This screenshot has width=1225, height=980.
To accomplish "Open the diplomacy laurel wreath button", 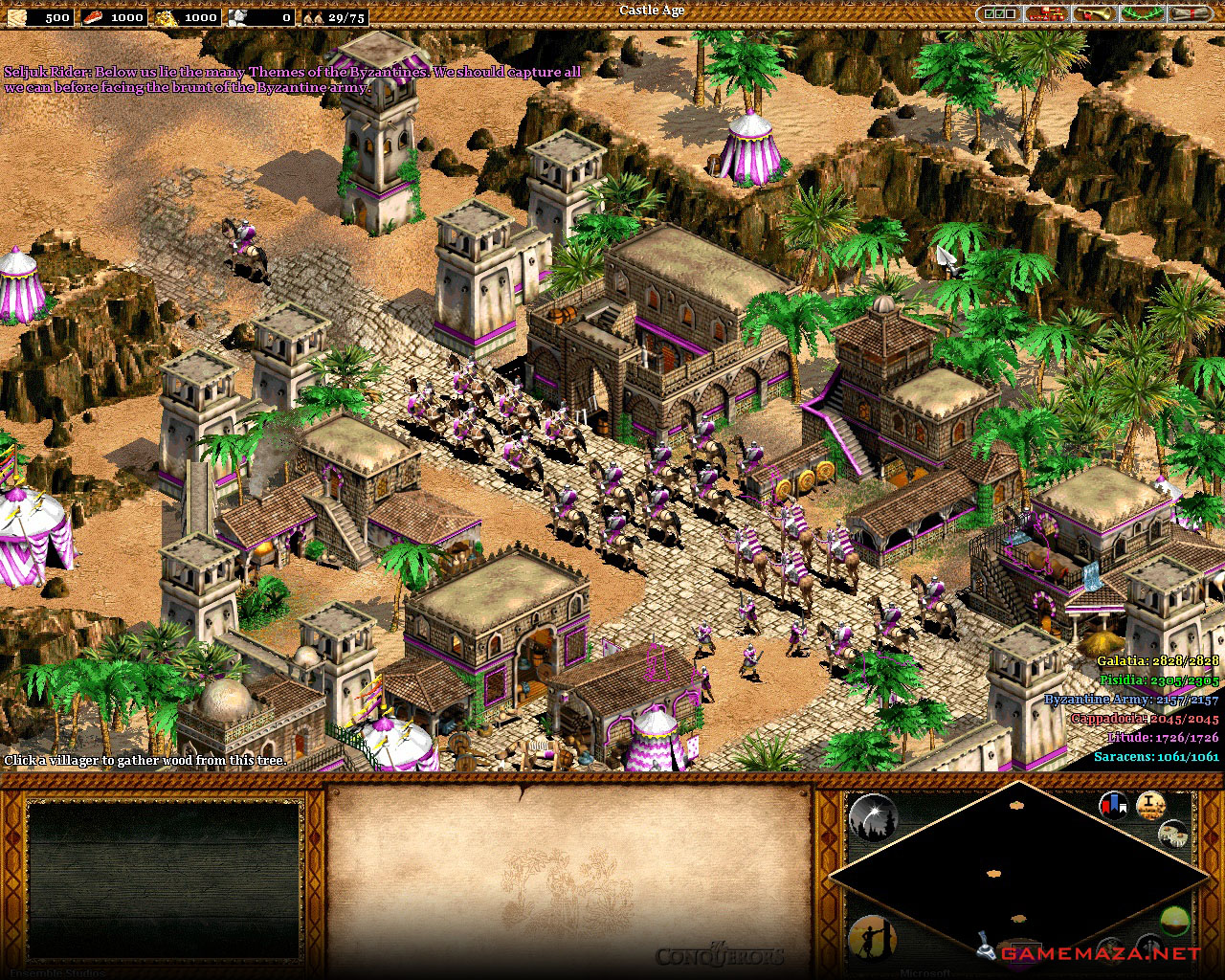I will pyautogui.click(x=1142, y=13).
